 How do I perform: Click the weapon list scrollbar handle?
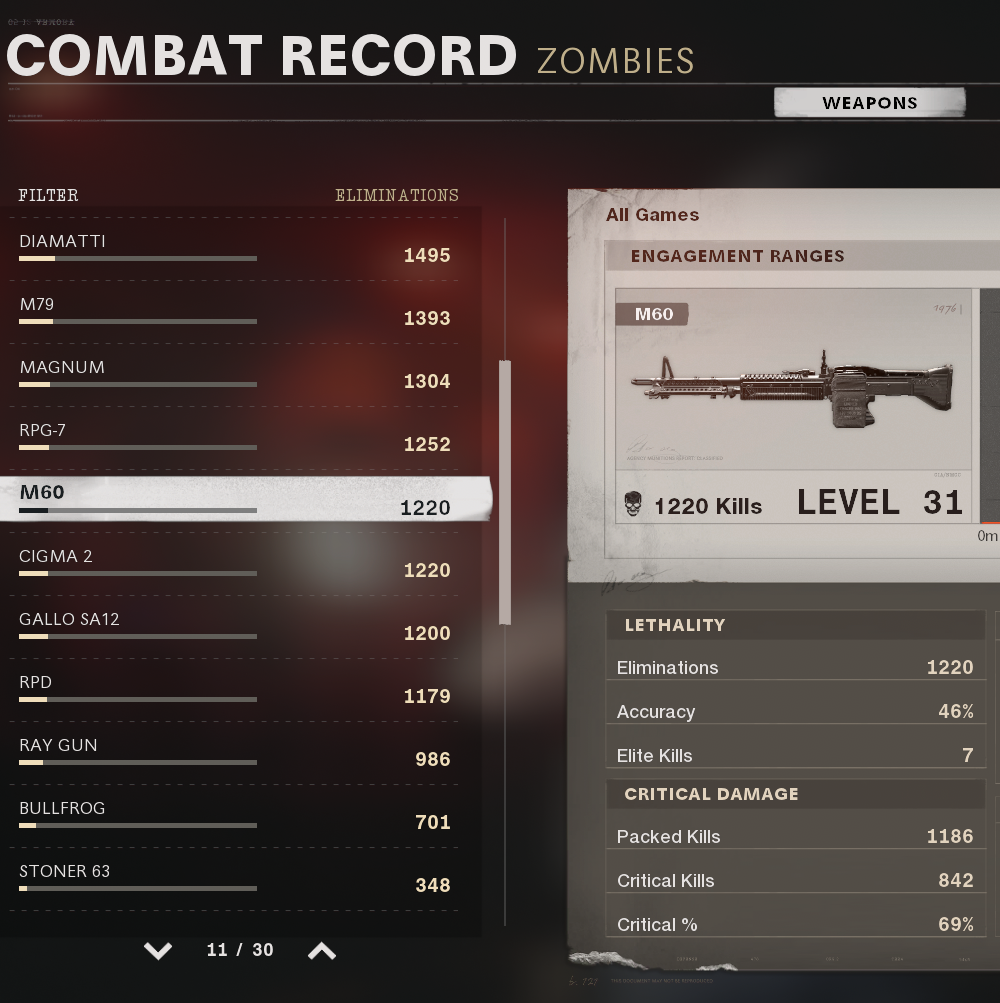click(505, 492)
